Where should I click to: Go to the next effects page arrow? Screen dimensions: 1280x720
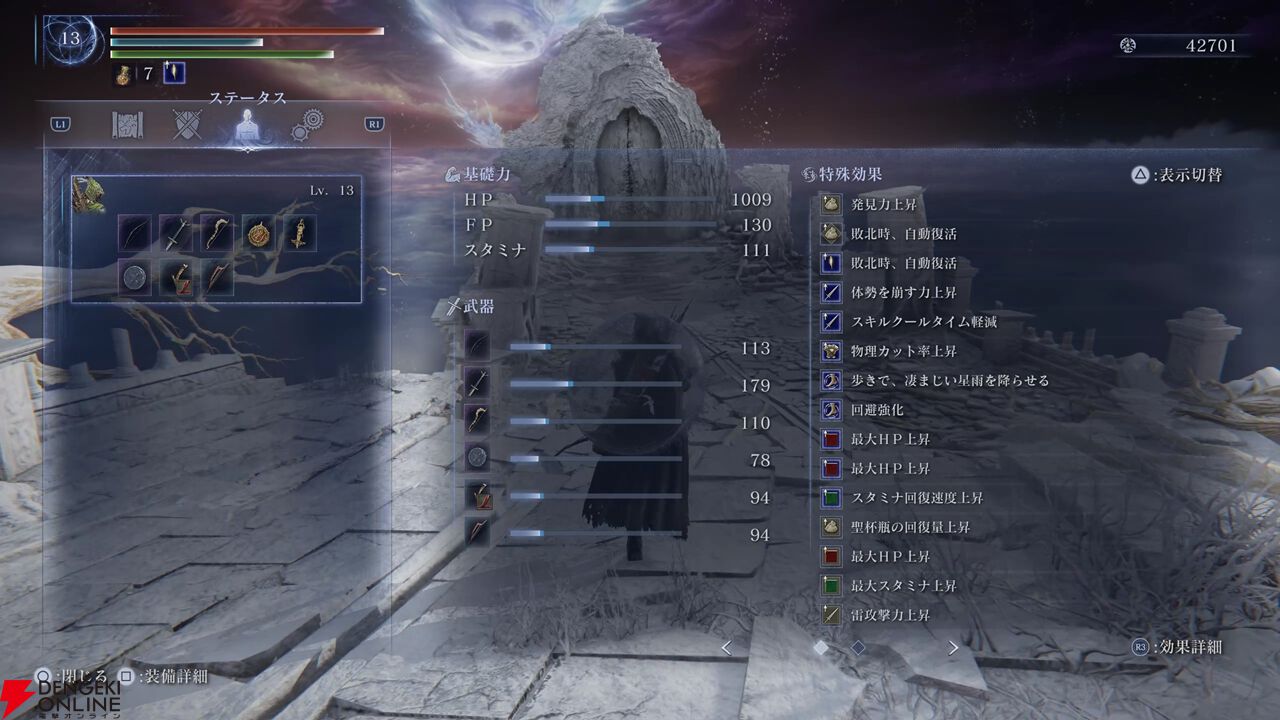[953, 648]
